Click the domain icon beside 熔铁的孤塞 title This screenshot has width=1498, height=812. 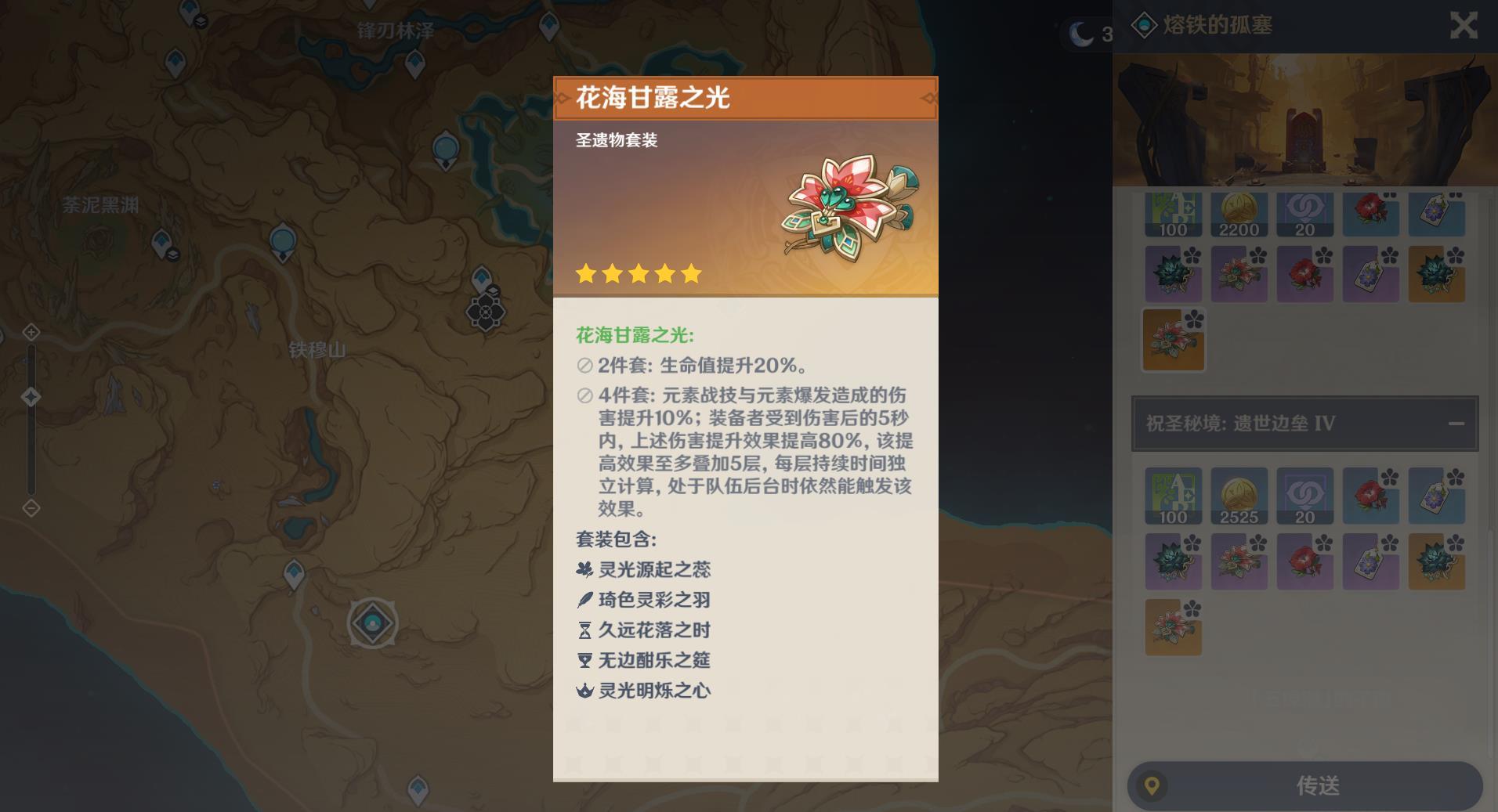pyautogui.click(x=1145, y=25)
